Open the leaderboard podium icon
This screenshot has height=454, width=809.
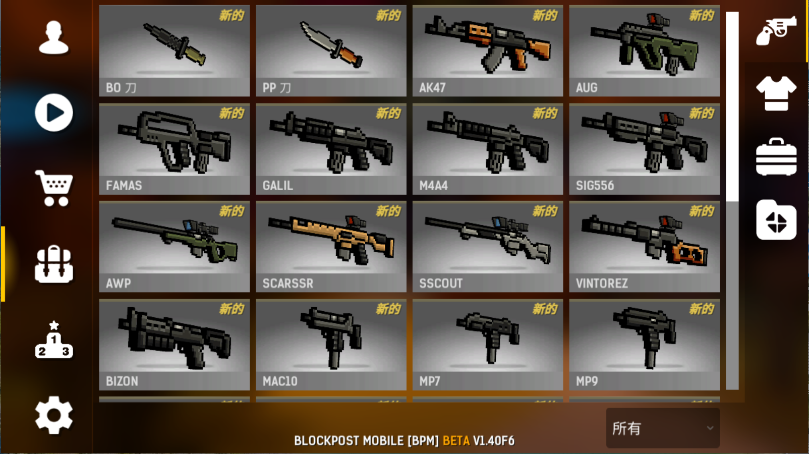tap(53, 340)
